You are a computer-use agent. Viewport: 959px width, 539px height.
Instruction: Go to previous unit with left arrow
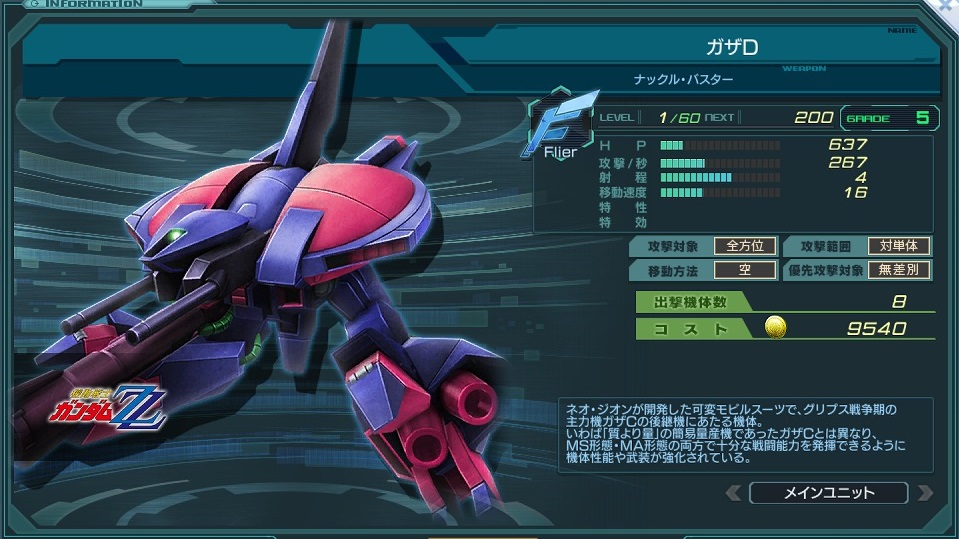click(x=733, y=493)
